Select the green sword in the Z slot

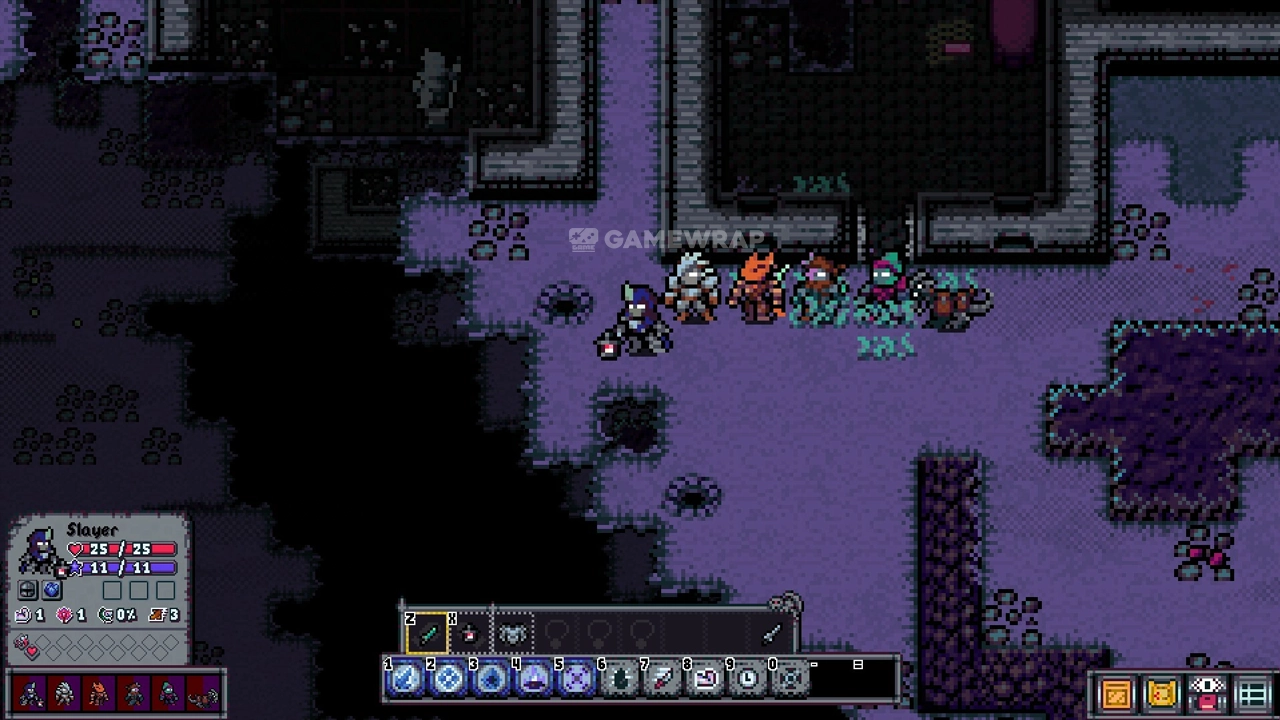pyautogui.click(x=428, y=634)
